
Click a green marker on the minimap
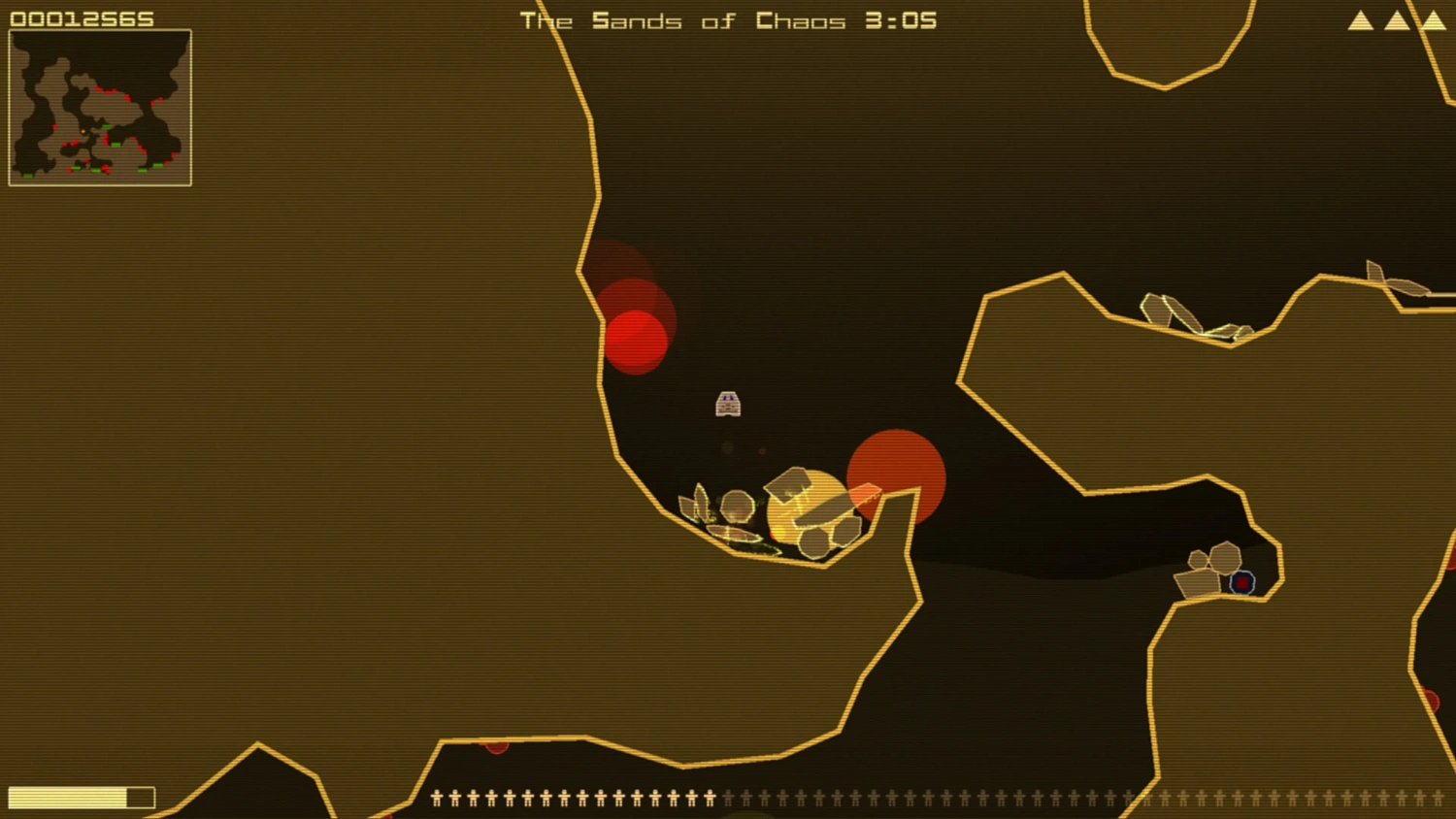pos(107,127)
